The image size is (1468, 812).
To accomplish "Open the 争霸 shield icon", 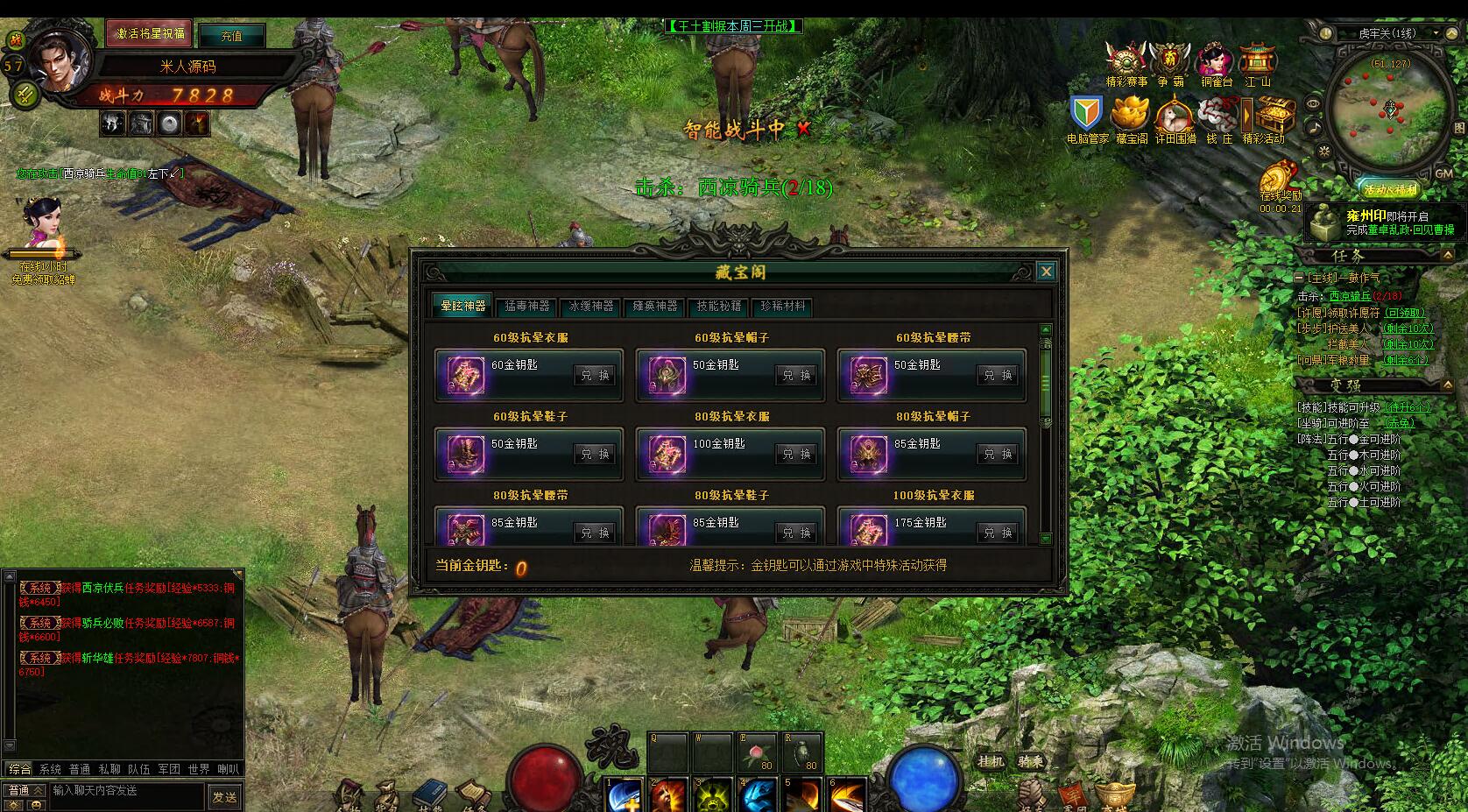I will [x=1170, y=63].
